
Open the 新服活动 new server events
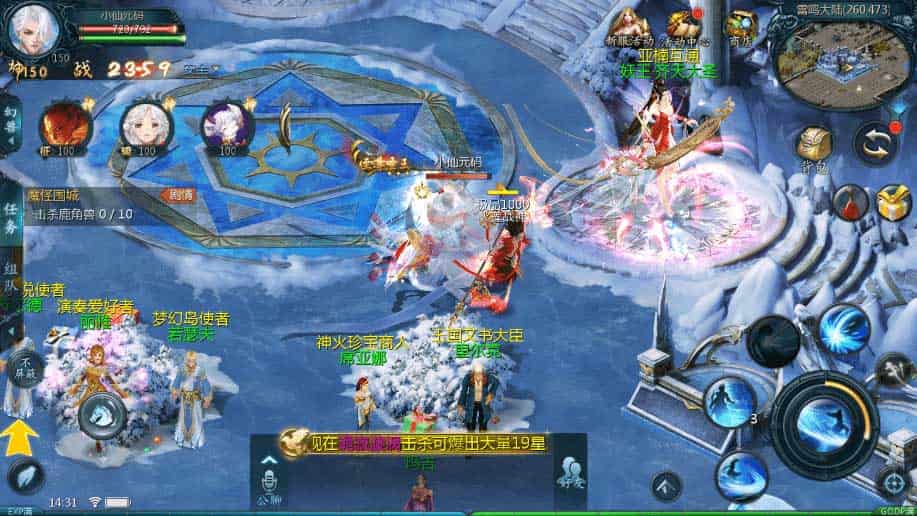(629, 25)
